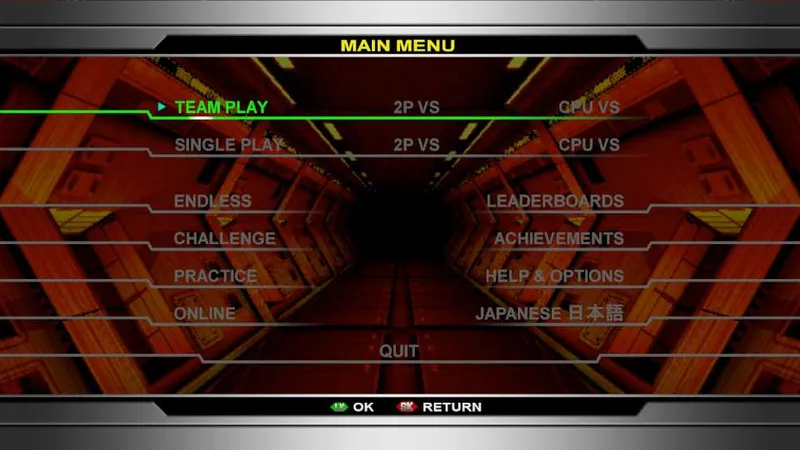Choose 2P VS in the Team Play row

point(416,107)
